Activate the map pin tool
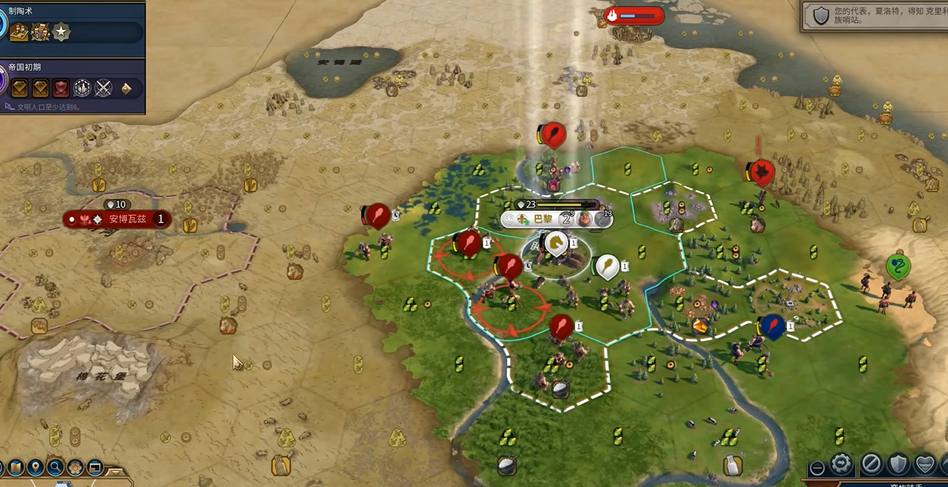Viewport: 948px width, 487px height. click(x=36, y=466)
